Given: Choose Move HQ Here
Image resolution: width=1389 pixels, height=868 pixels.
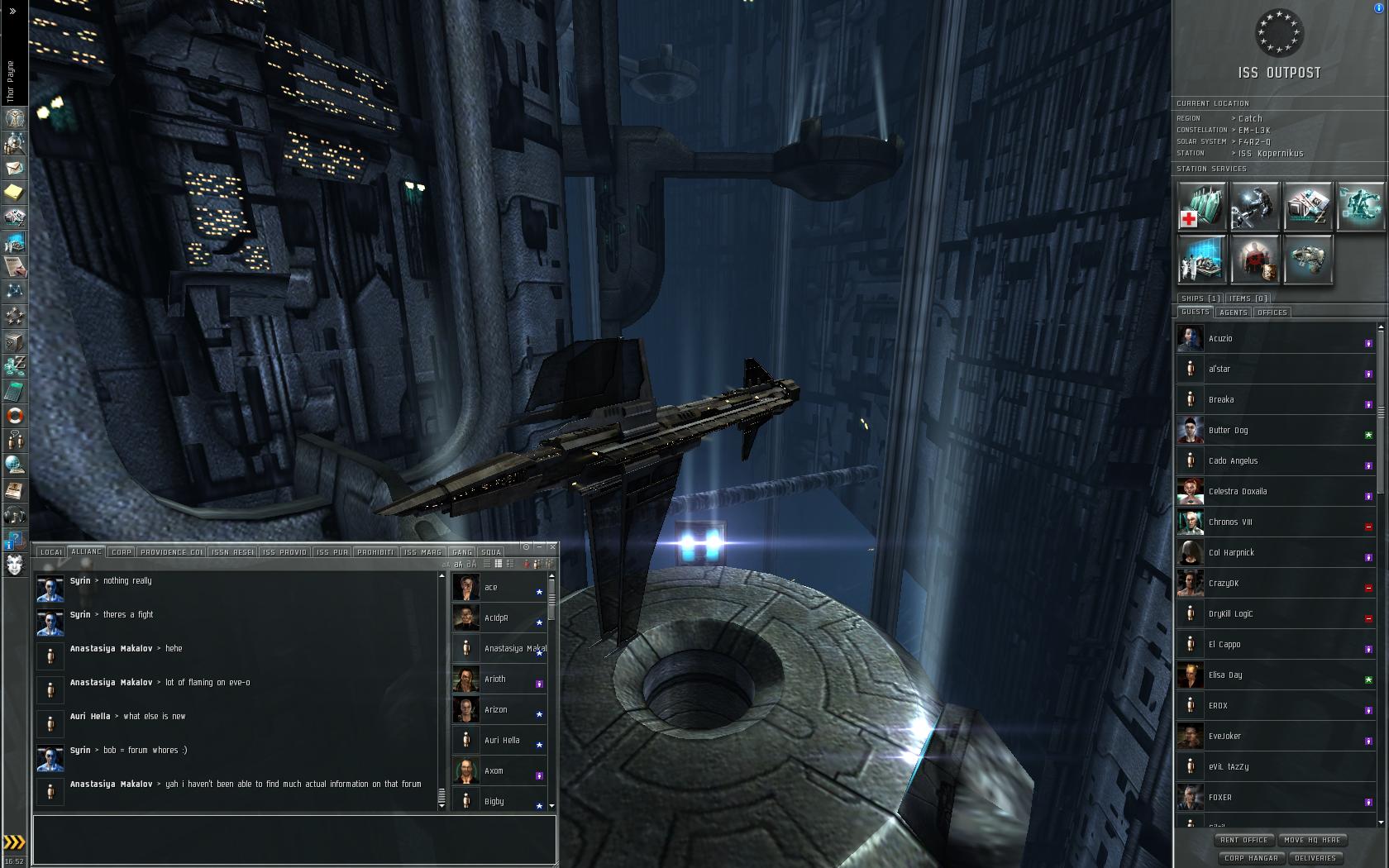Looking at the screenshot, I should [1312, 840].
